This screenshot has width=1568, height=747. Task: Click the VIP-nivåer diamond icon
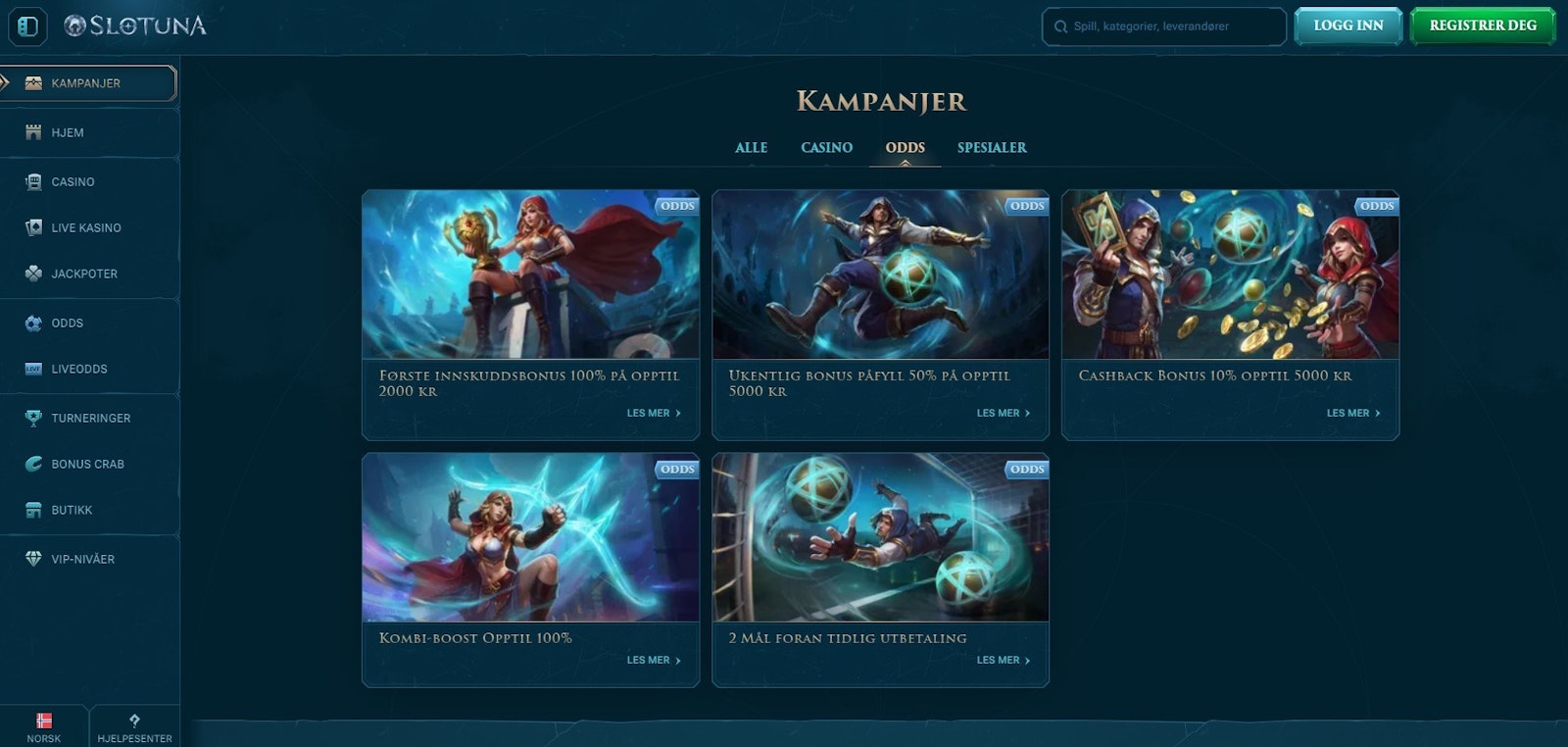click(x=32, y=559)
